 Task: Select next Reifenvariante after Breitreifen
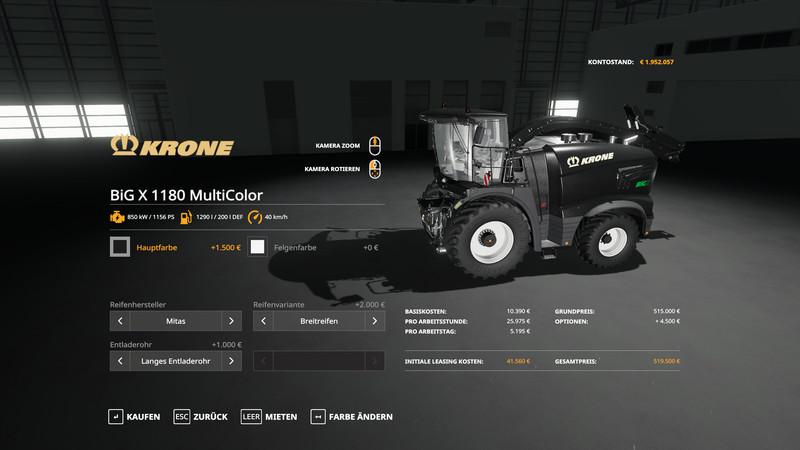pyautogui.click(x=375, y=321)
